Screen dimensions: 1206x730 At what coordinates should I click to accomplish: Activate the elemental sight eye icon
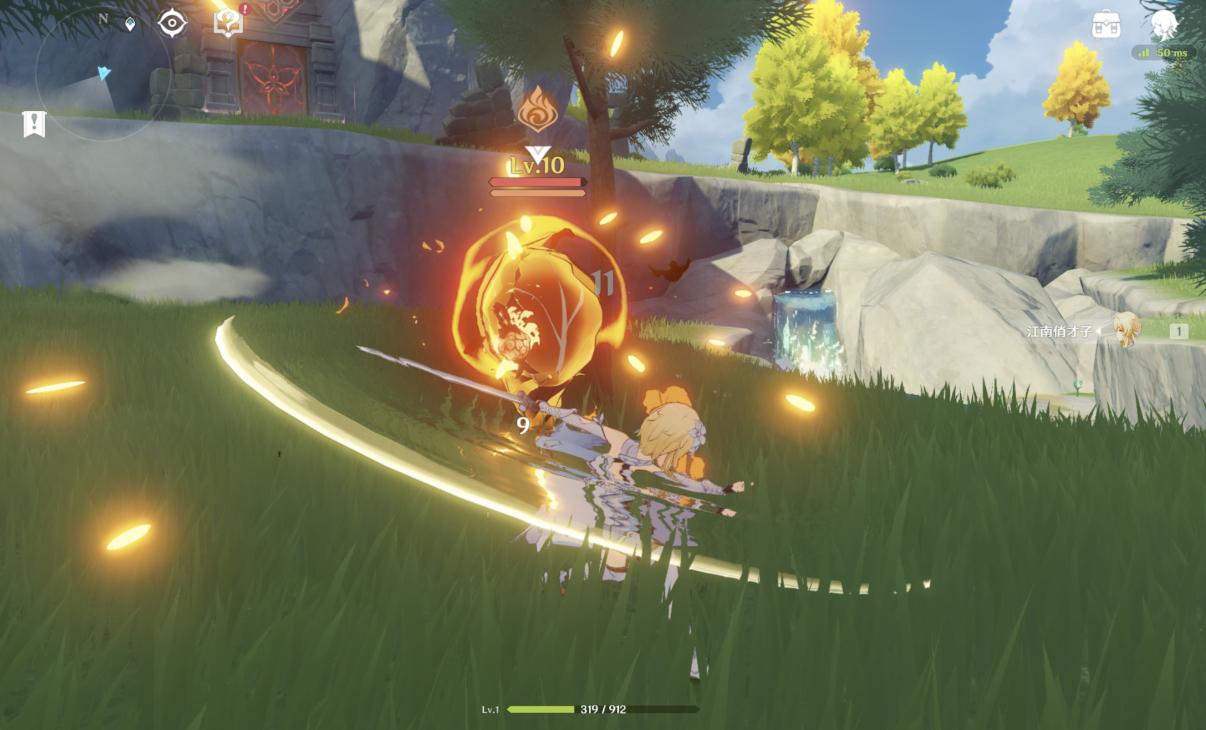pos(172,22)
